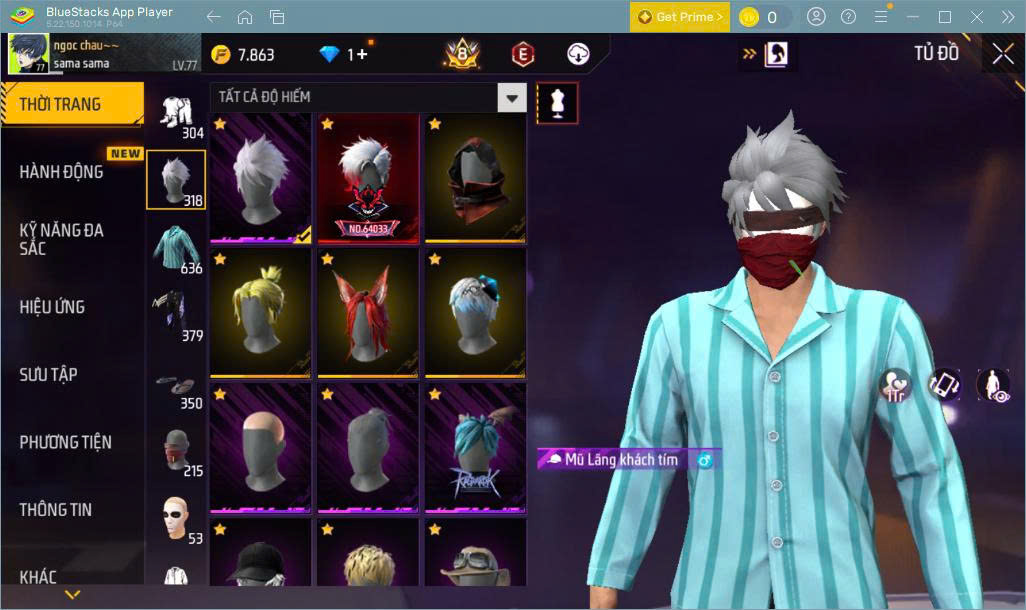Open the Phương Tiện tab
The width and height of the screenshot is (1026, 610).
(66, 442)
